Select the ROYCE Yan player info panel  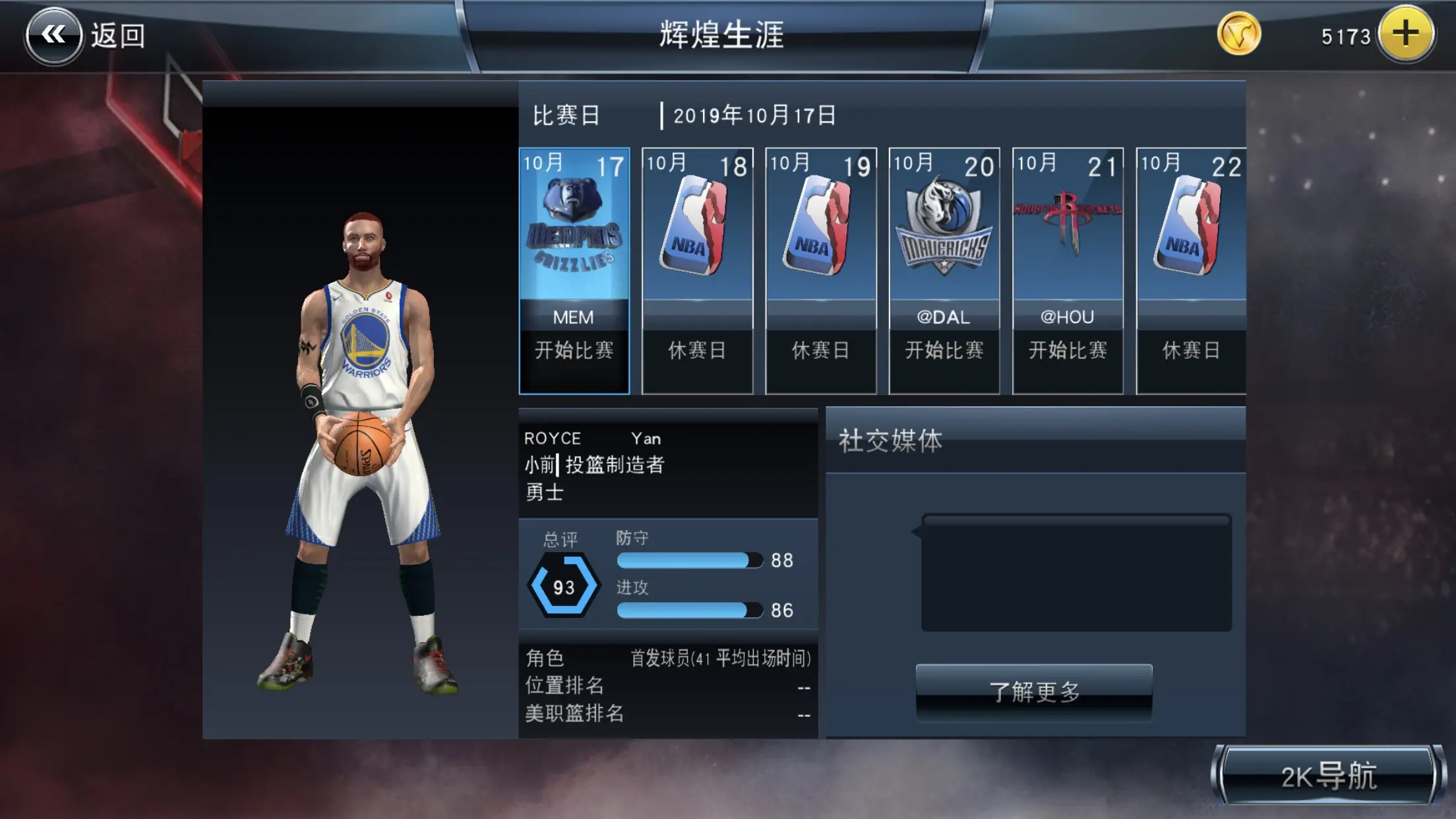pyautogui.click(x=667, y=464)
